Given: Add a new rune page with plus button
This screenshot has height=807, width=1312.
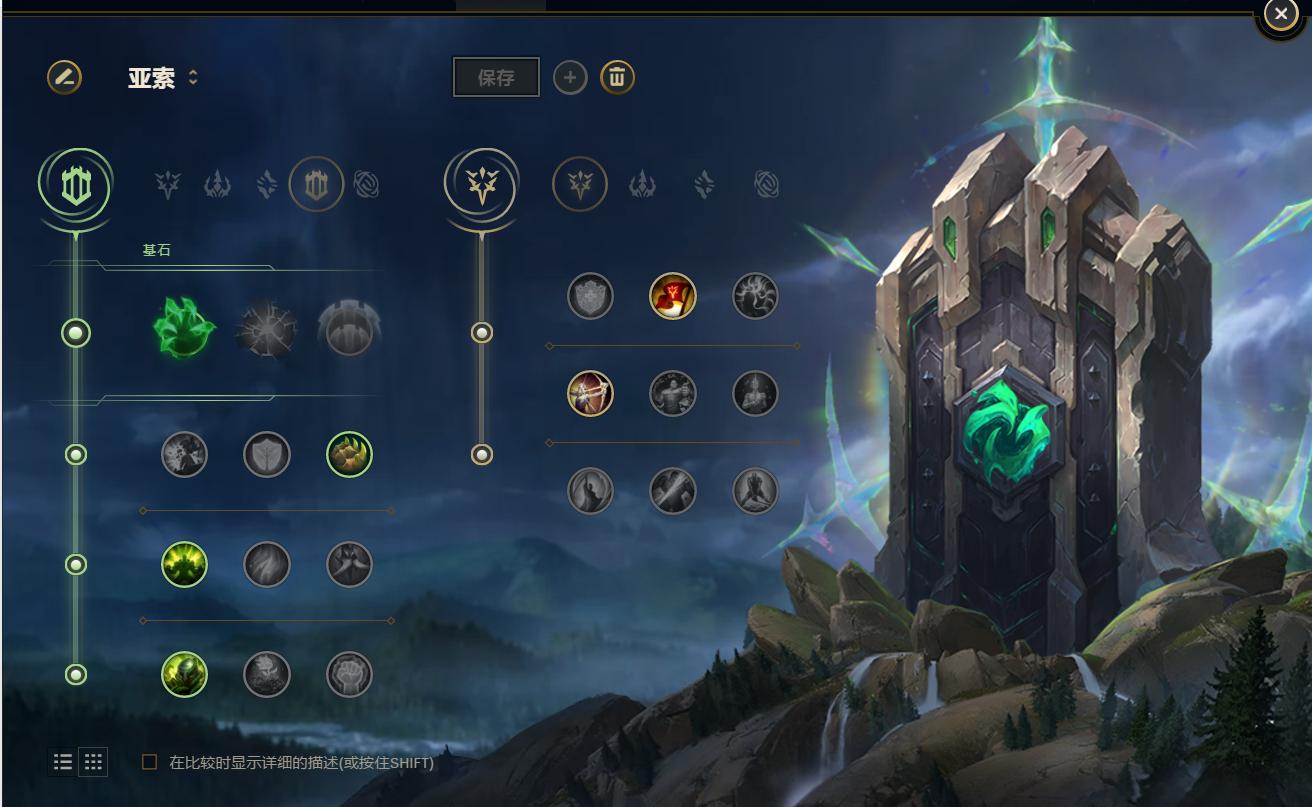Looking at the screenshot, I should click(570, 77).
